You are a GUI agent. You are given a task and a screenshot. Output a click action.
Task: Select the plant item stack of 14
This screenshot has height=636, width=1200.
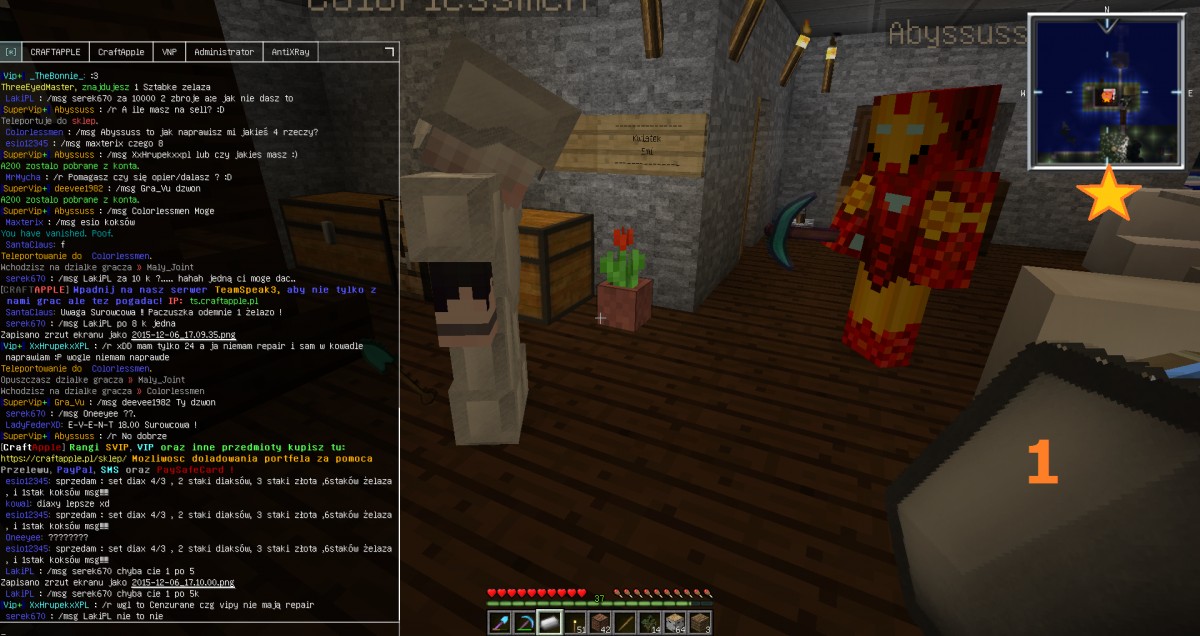point(649,623)
